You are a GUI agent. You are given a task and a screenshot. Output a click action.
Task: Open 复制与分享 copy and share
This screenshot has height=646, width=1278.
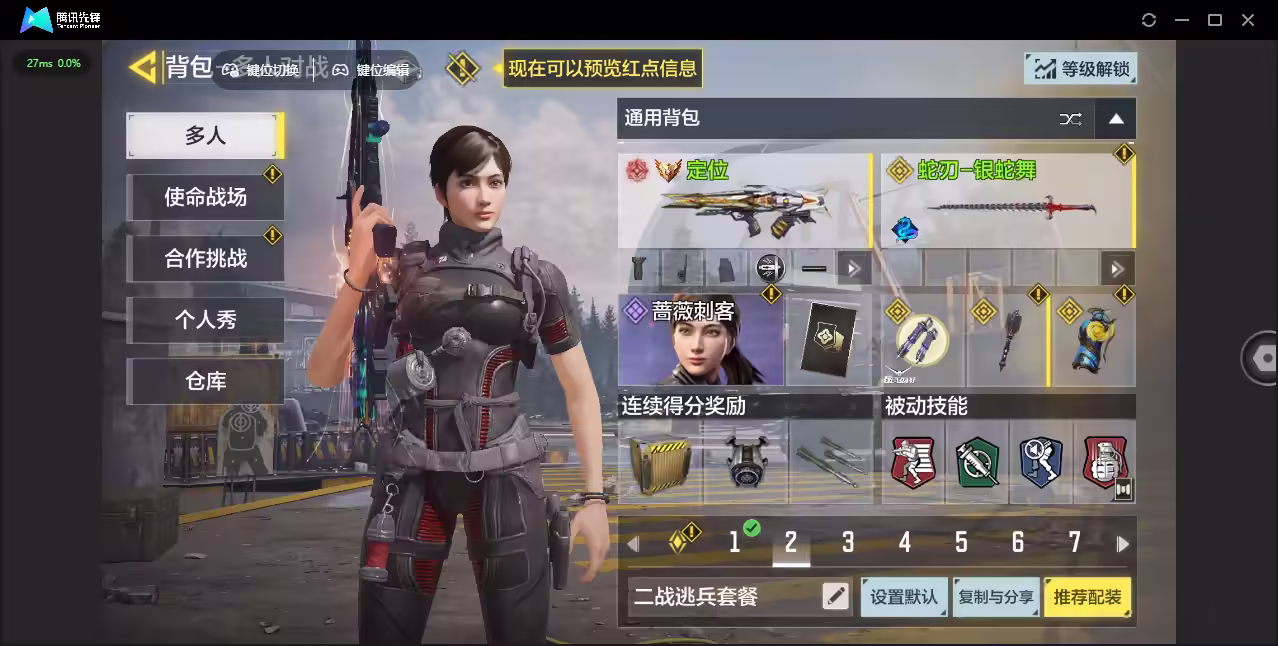coord(996,597)
